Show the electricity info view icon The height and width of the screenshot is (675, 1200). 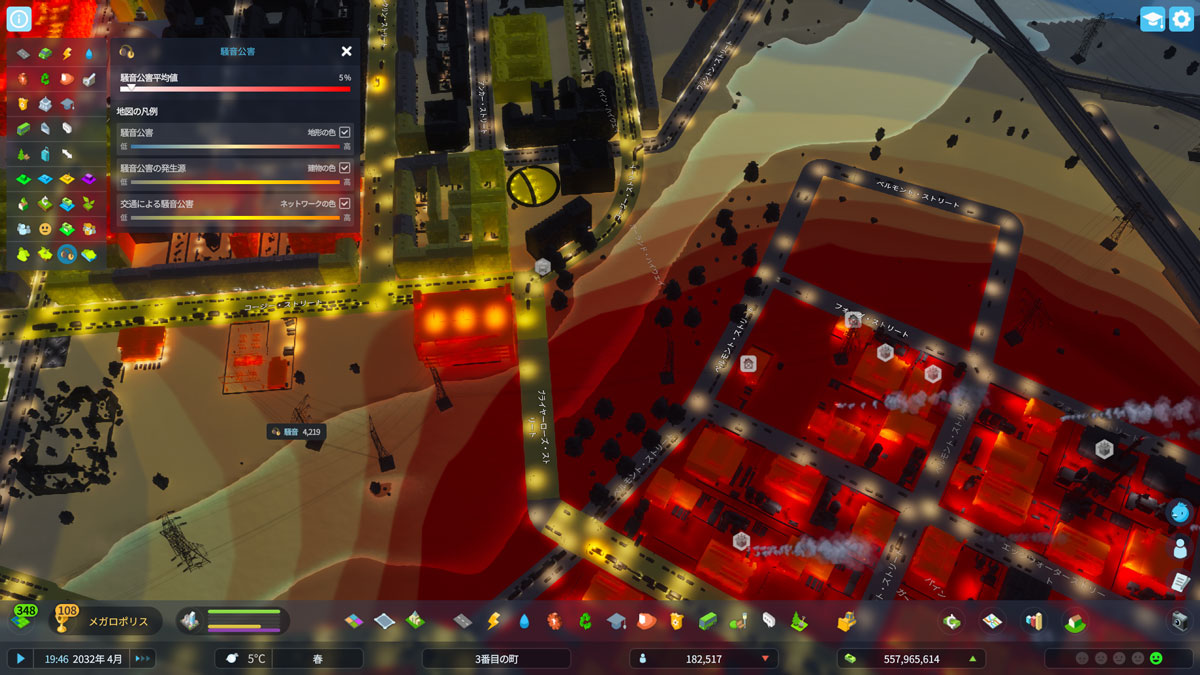(67, 54)
